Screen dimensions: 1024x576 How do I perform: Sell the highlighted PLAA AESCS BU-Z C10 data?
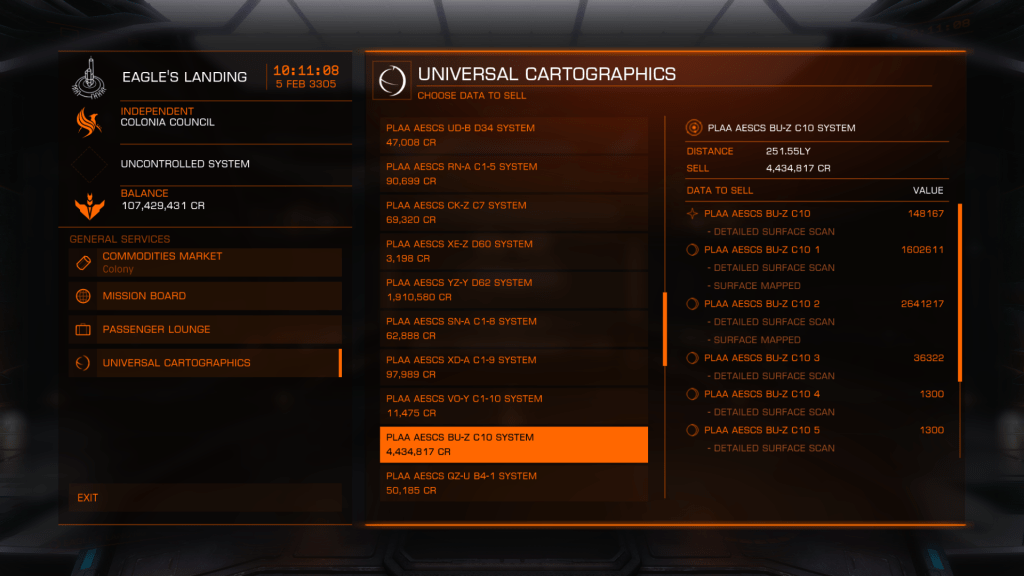(513, 444)
